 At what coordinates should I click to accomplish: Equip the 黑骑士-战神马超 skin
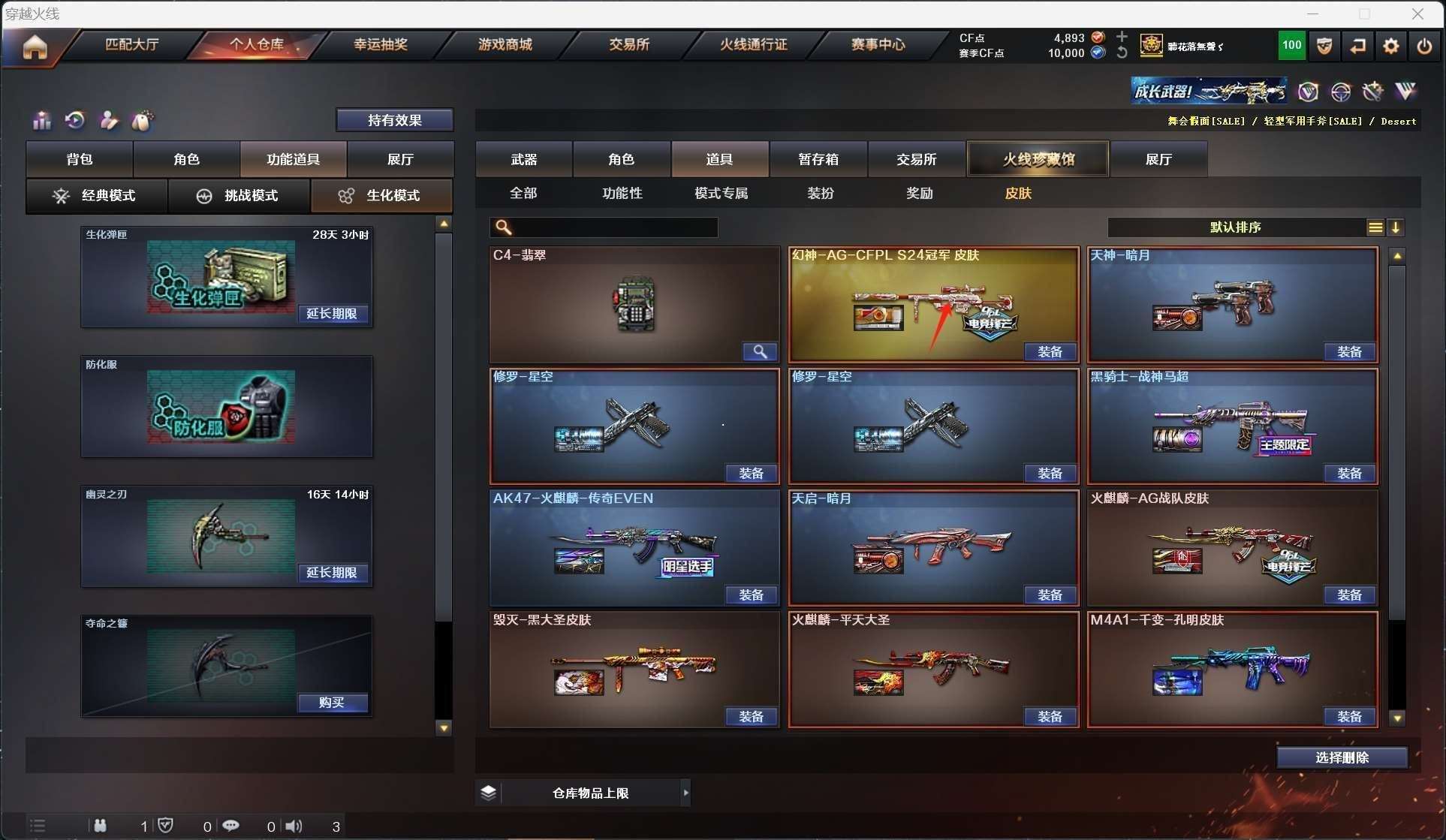(x=1348, y=474)
